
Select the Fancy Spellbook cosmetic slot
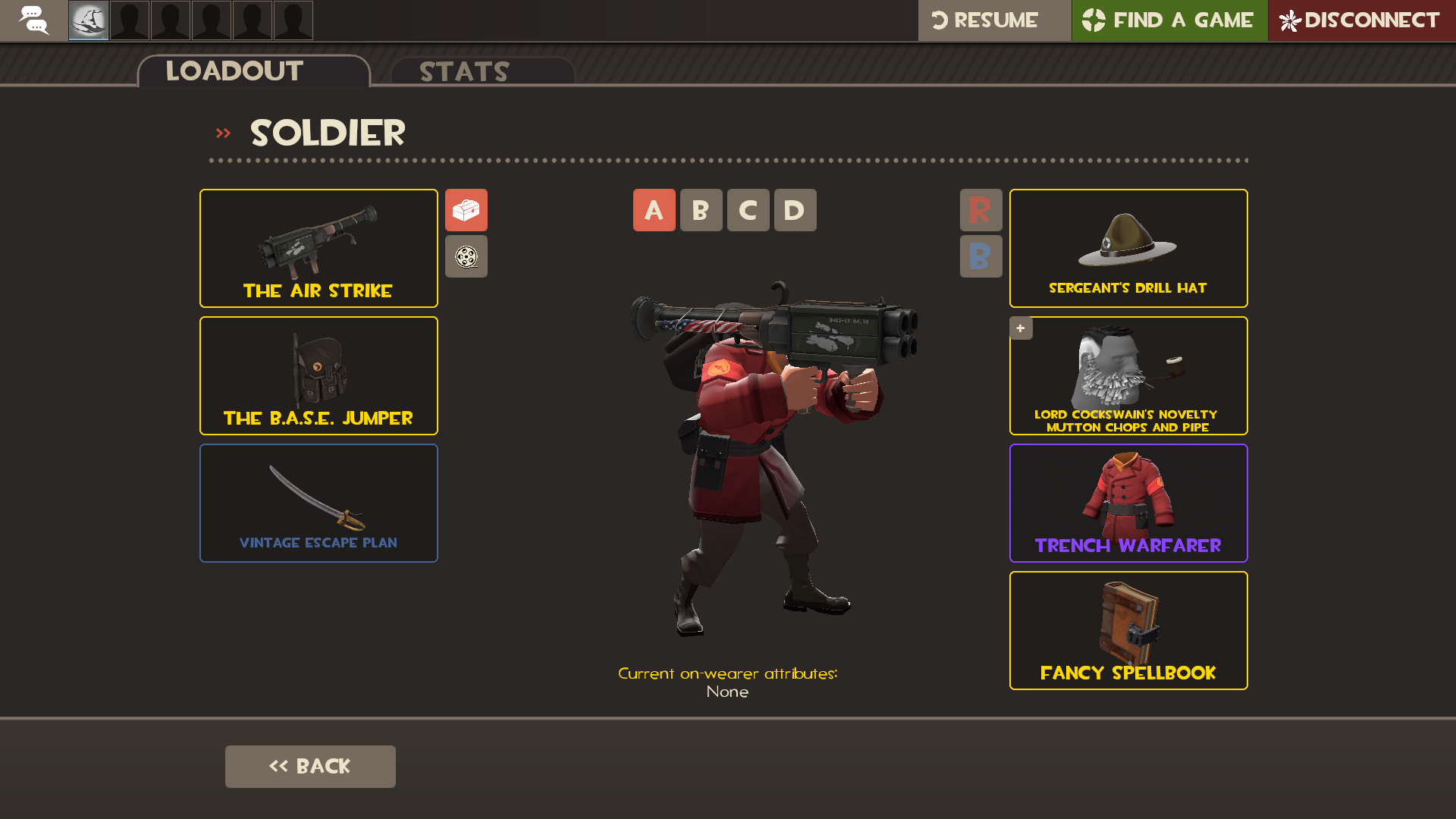(1128, 630)
